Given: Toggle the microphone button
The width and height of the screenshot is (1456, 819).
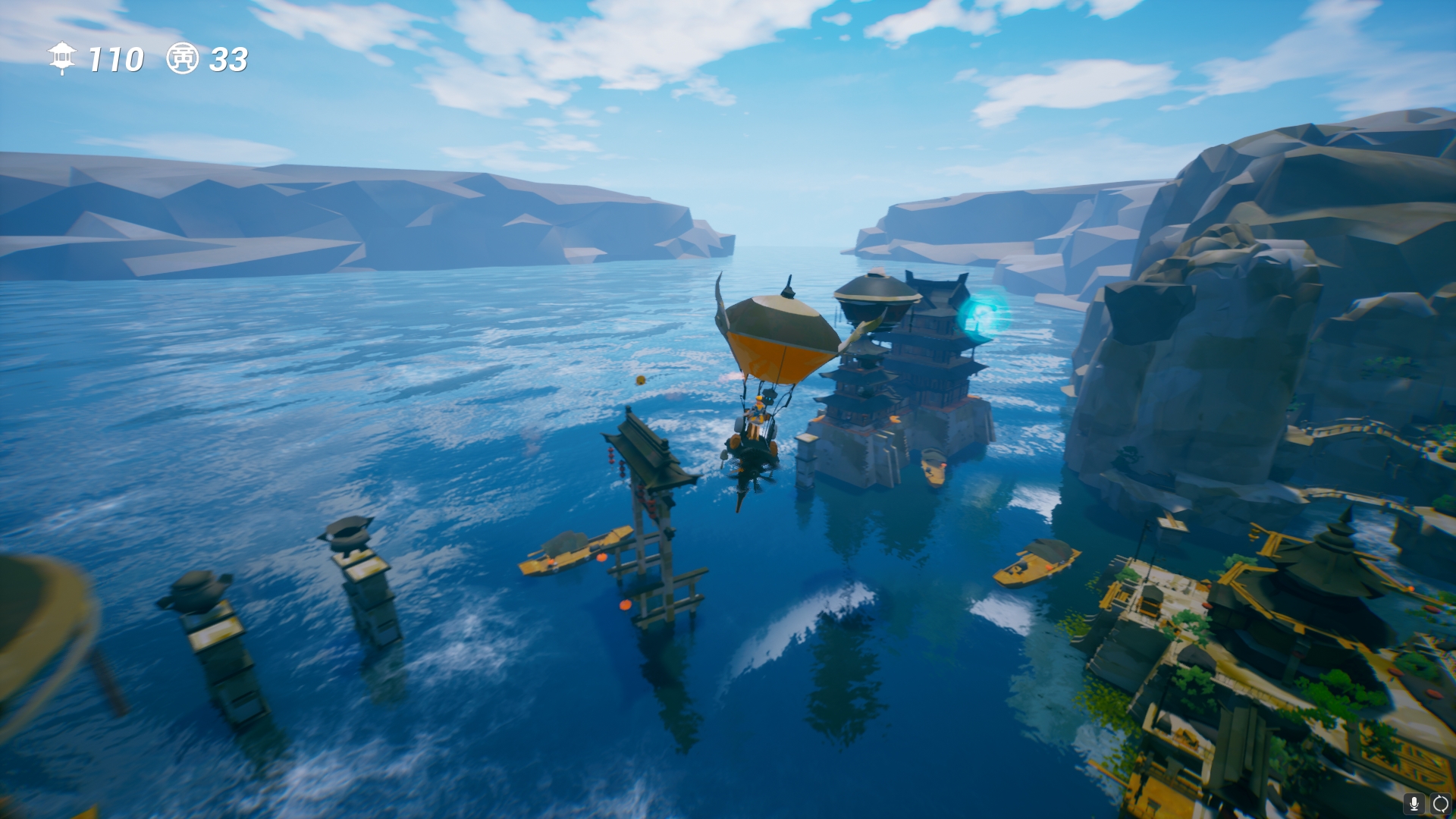Looking at the screenshot, I should [1414, 804].
